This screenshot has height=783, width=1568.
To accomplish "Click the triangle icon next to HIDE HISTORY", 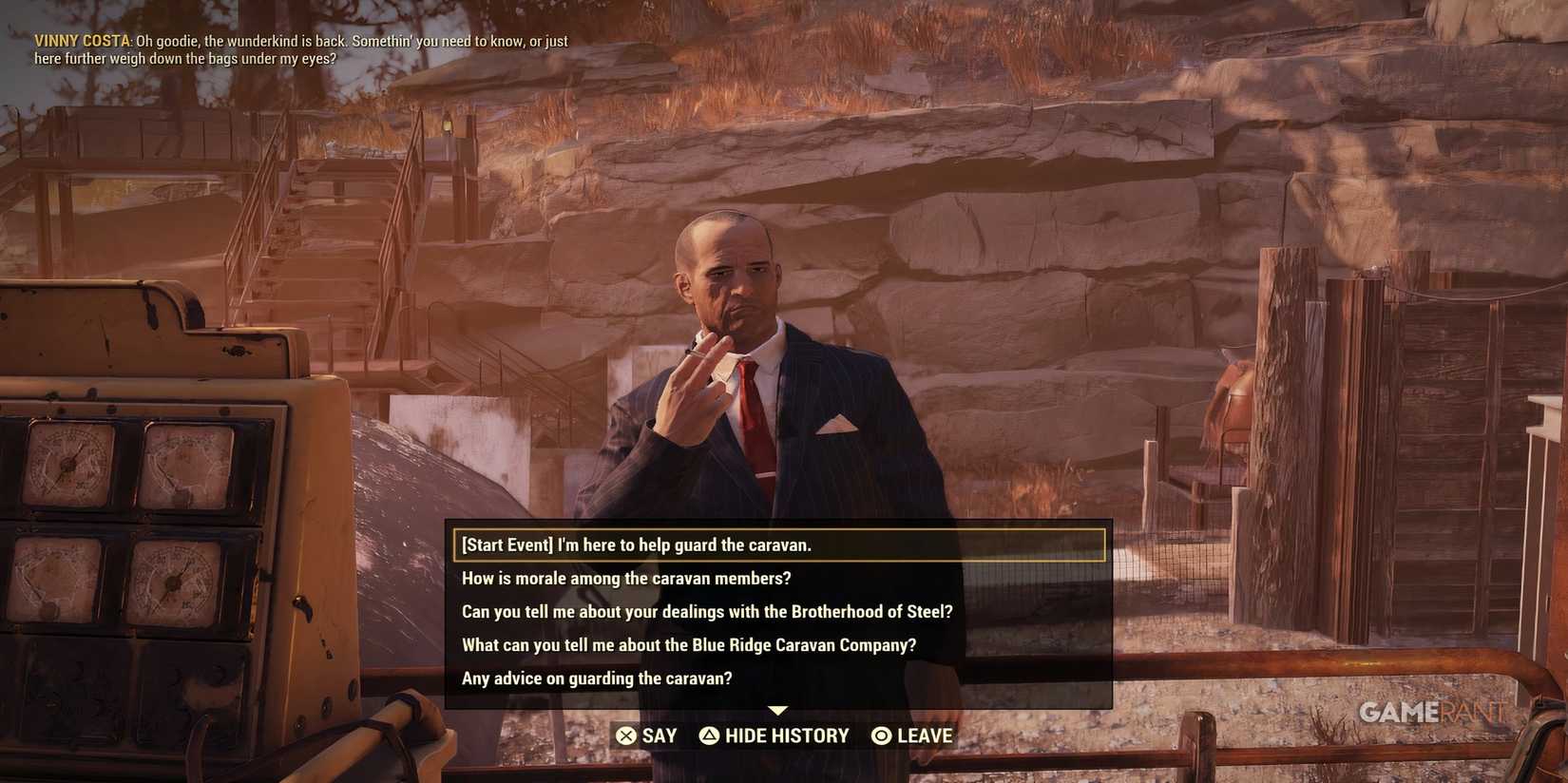I will (x=708, y=735).
